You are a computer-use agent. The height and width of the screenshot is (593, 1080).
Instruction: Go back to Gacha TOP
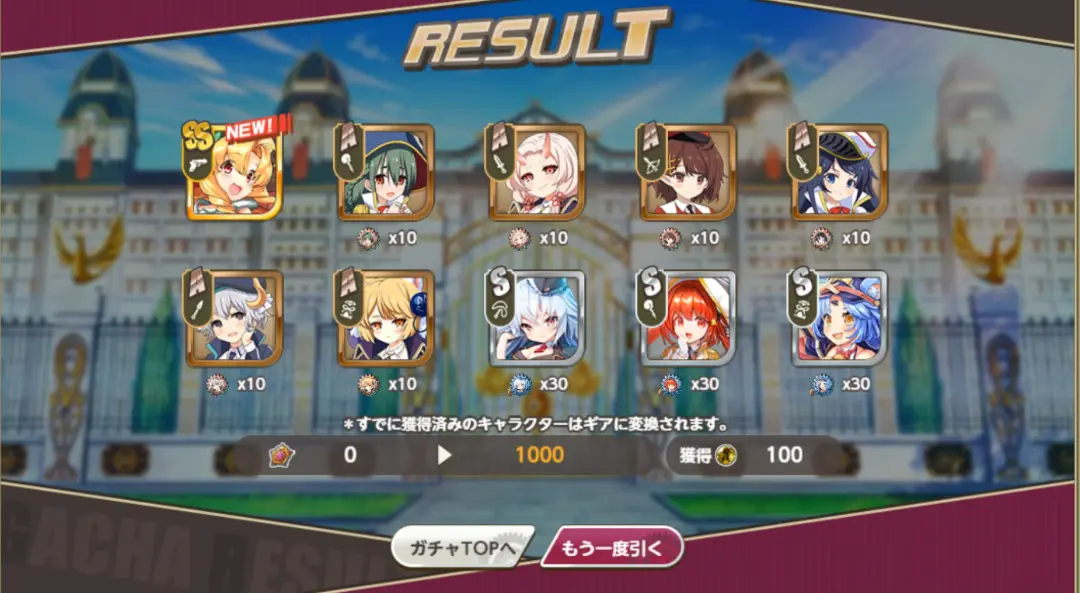(x=461, y=548)
